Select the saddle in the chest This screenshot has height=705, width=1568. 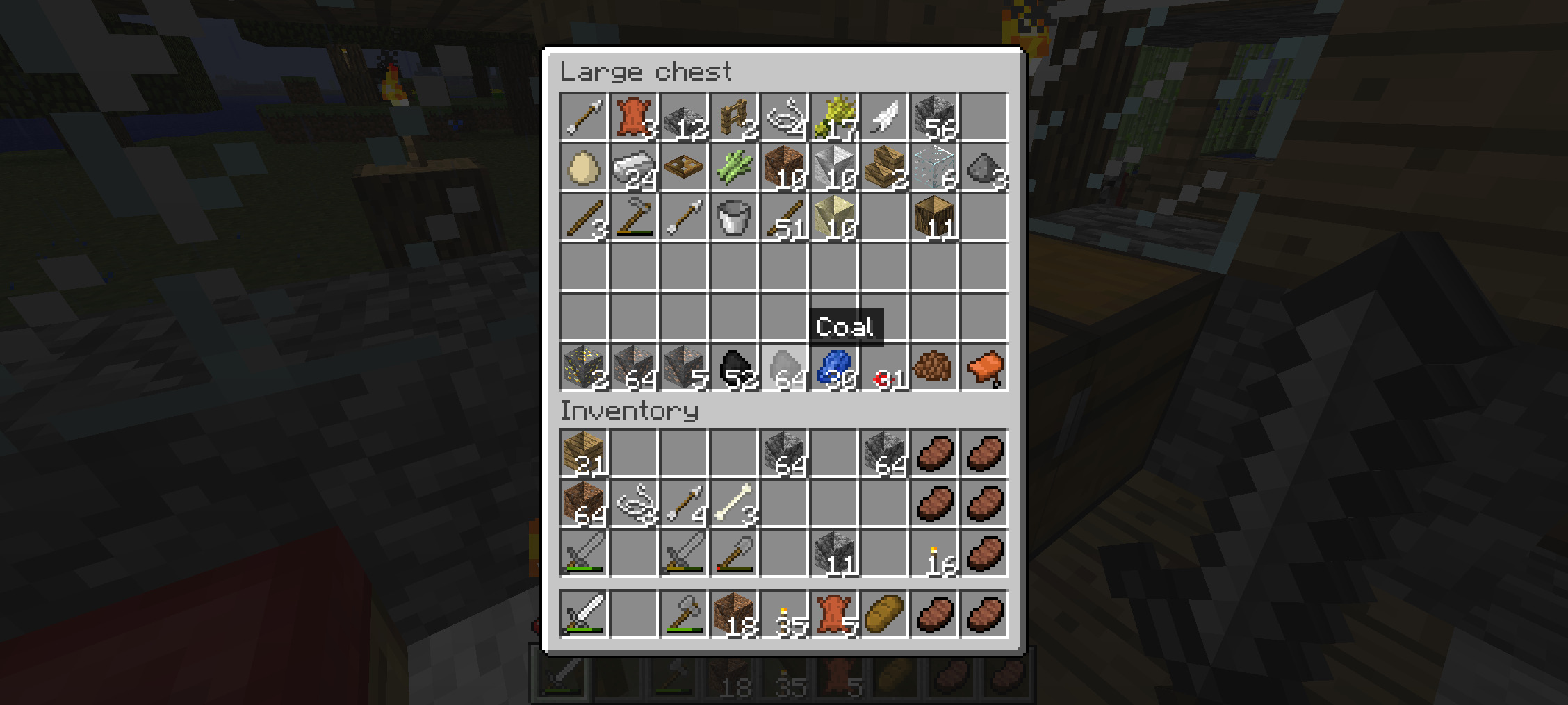984,367
